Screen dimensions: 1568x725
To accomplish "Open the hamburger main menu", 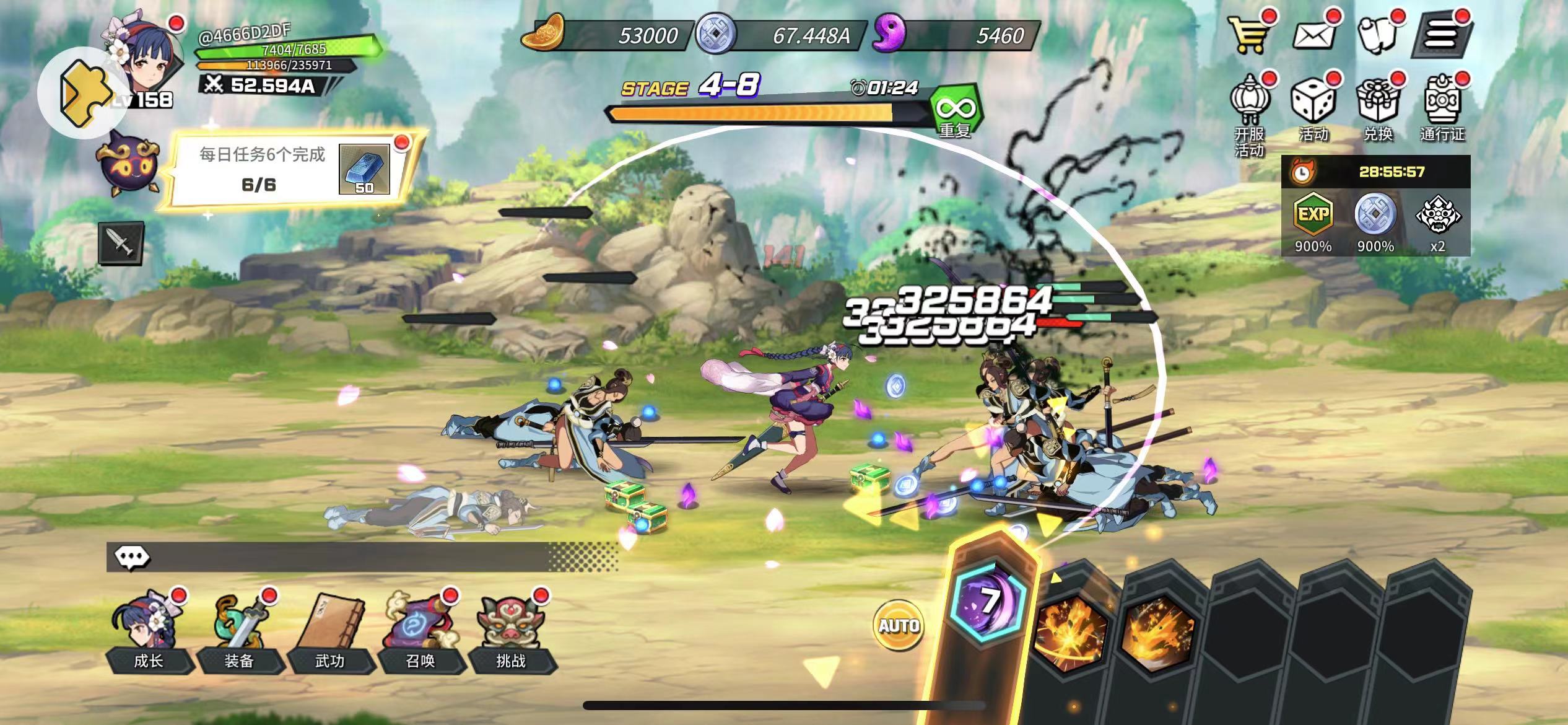I will tap(1442, 34).
